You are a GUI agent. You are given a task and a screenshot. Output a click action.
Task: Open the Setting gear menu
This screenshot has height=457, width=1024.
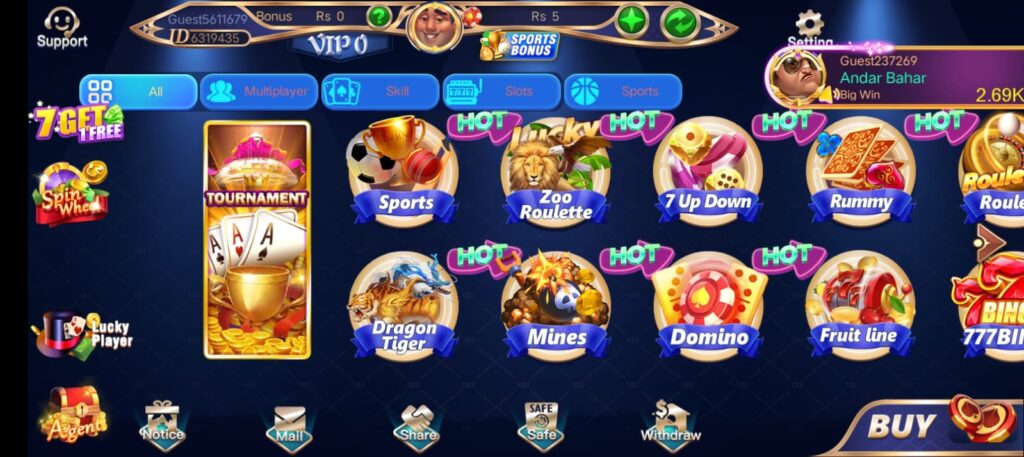tap(809, 27)
